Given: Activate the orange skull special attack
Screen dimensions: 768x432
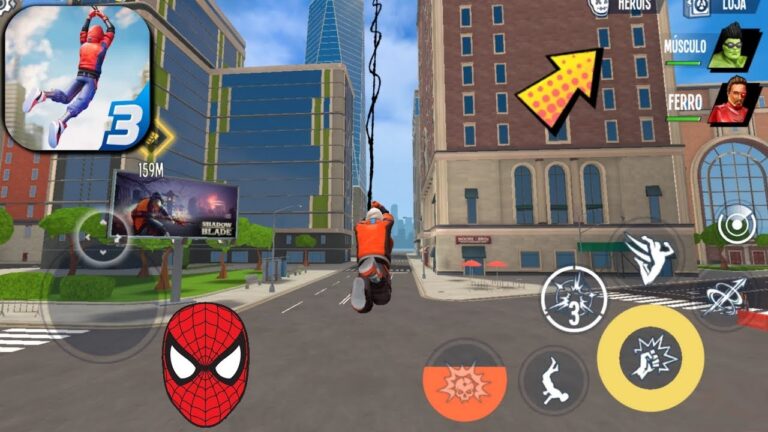Looking at the screenshot, I should [x=464, y=380].
